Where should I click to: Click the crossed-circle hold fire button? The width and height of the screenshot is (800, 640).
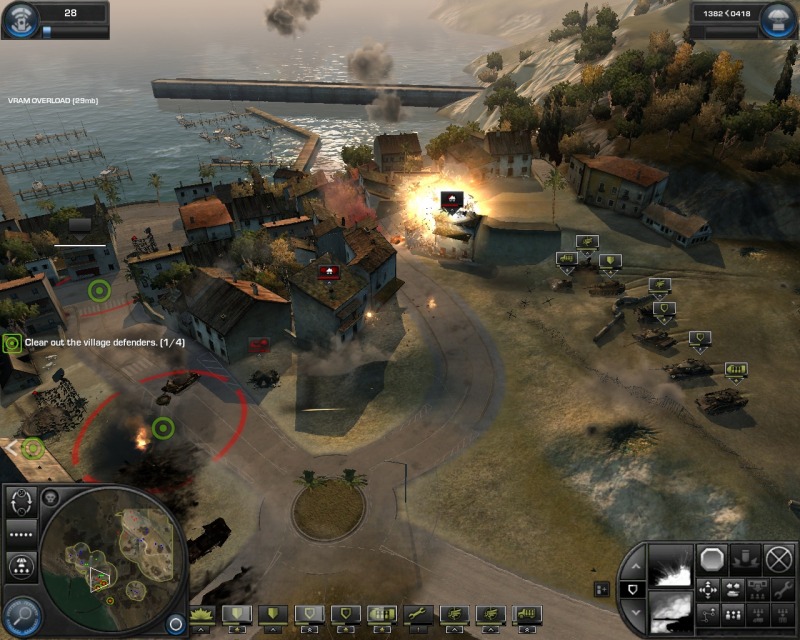[x=778, y=558]
